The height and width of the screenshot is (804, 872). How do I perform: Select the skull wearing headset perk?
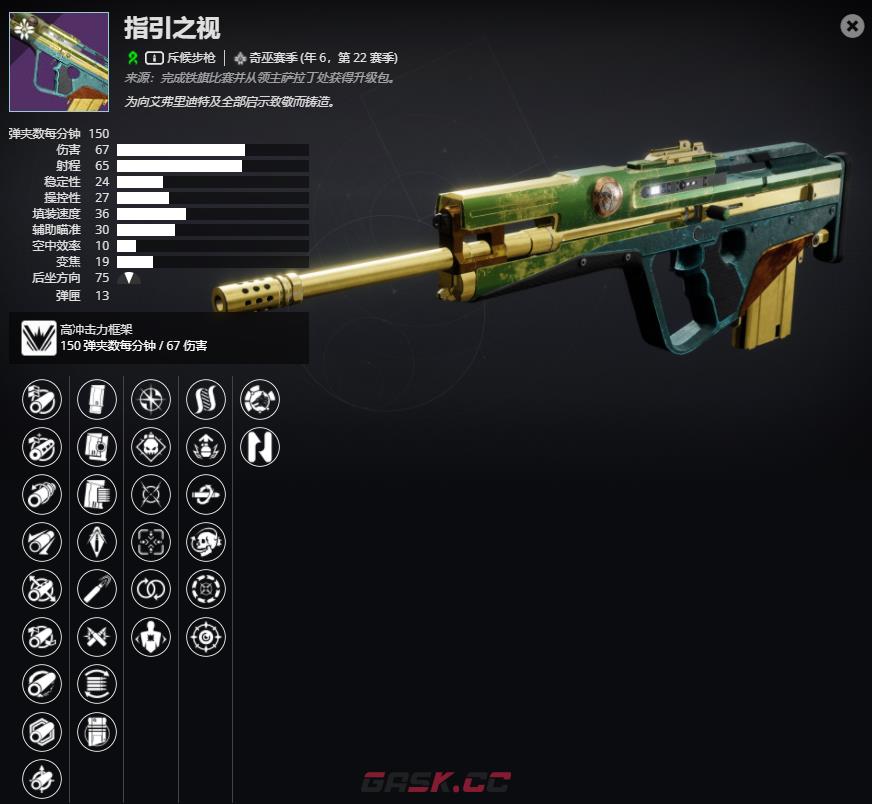pyautogui.click(x=206, y=542)
